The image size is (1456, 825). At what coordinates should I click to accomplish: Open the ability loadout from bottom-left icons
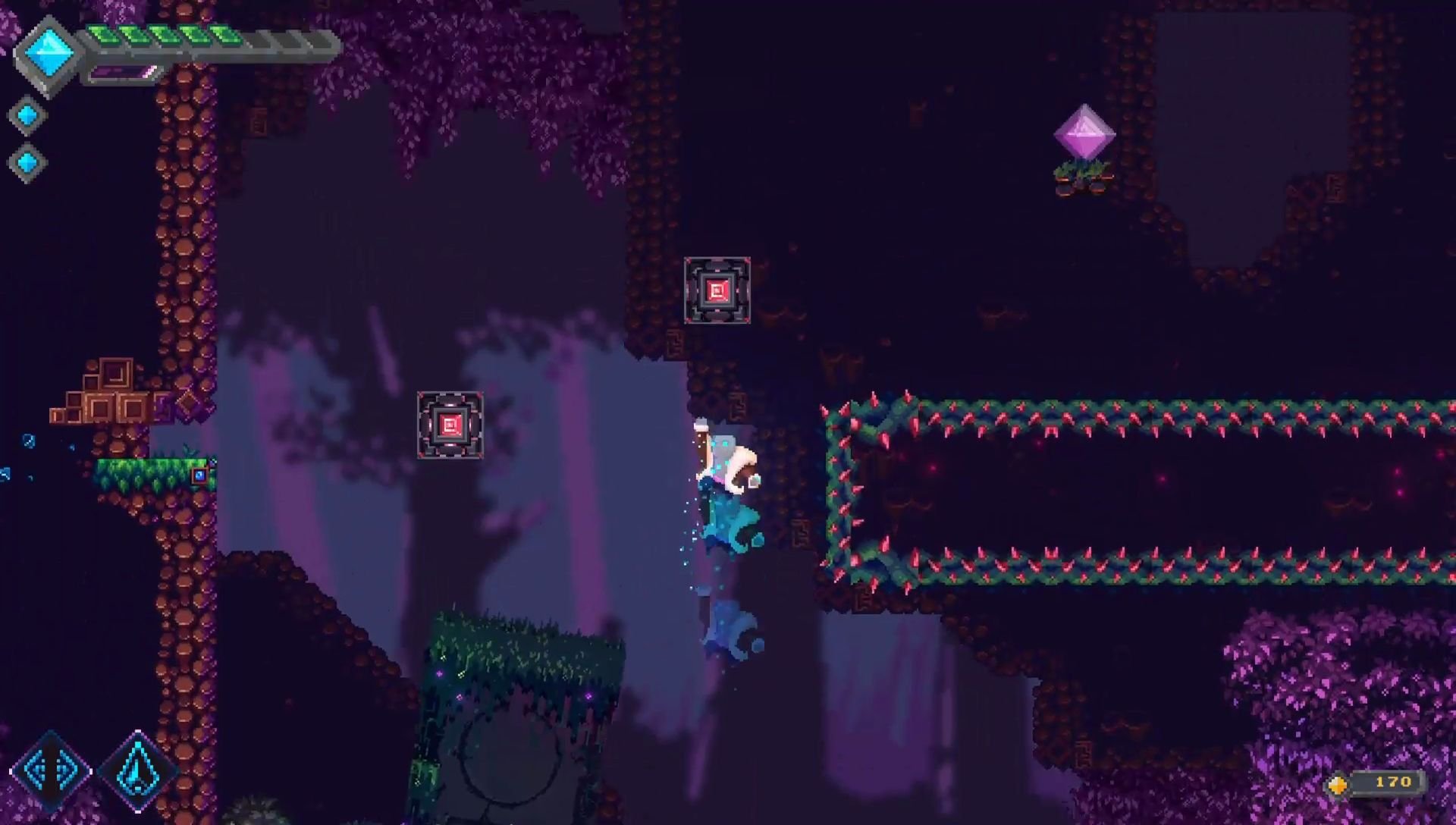point(95,768)
